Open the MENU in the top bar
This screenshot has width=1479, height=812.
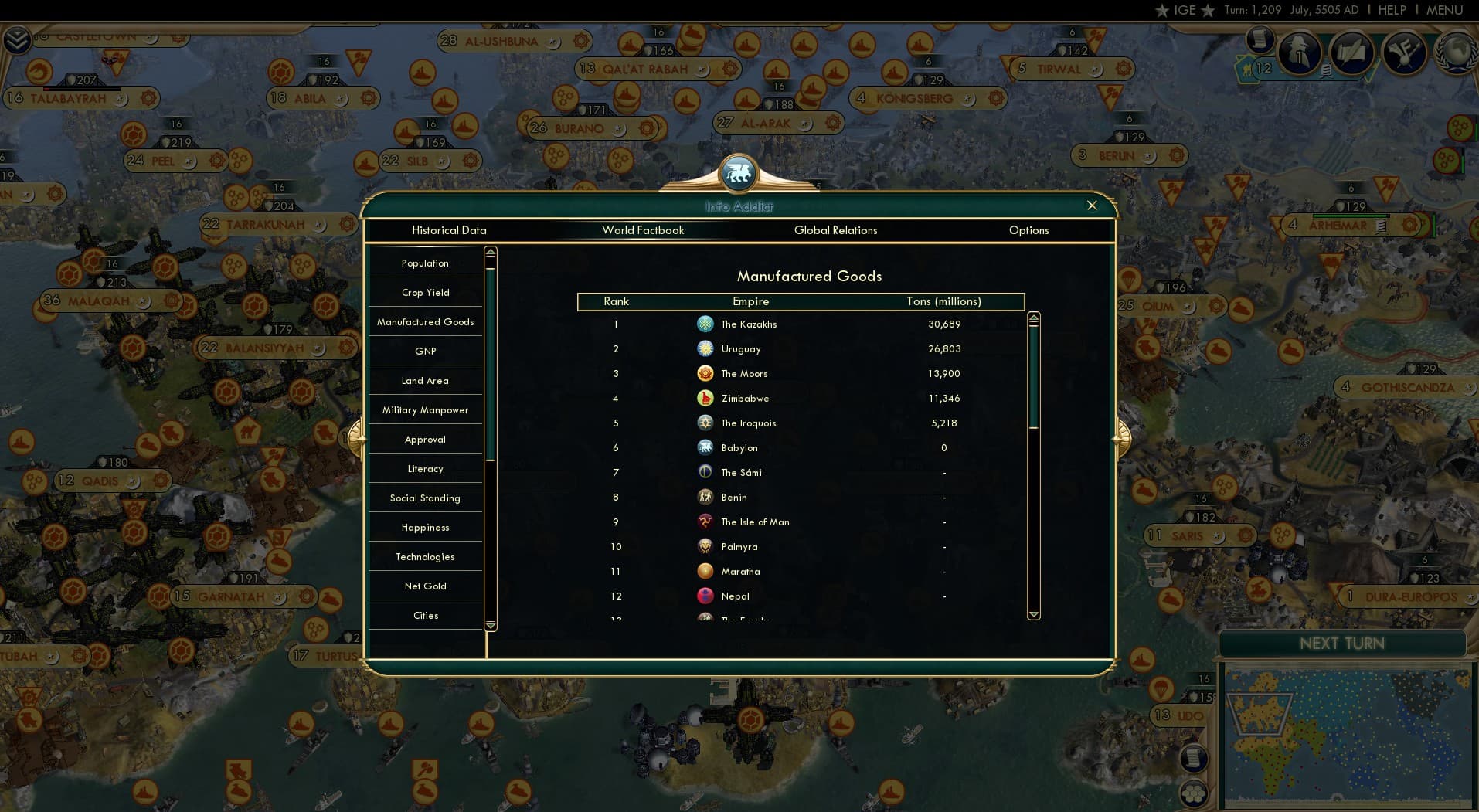pos(1443,10)
